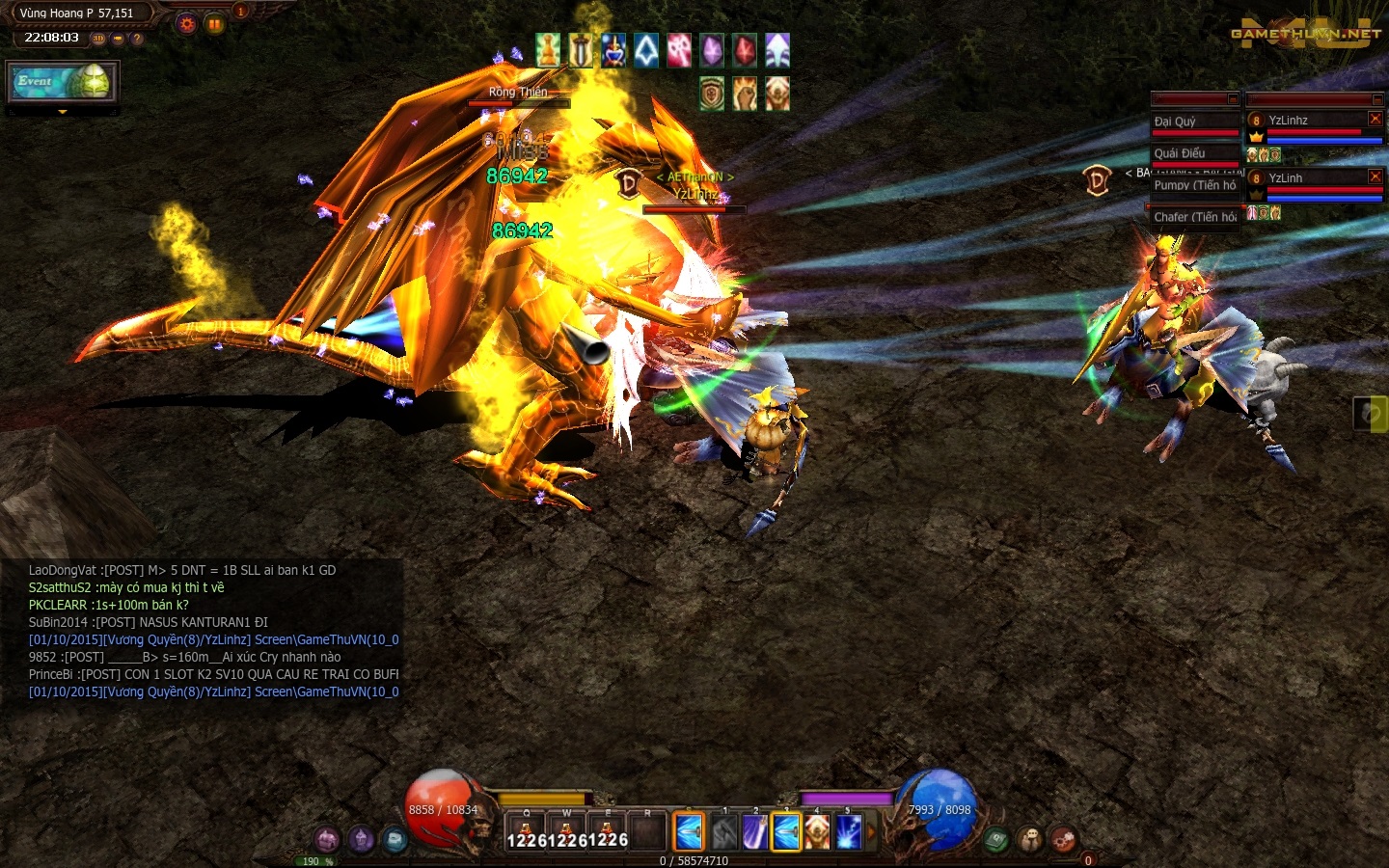1389x868 pixels.
Task: Expand the skill bar with the orange arrow
Action: [871, 831]
